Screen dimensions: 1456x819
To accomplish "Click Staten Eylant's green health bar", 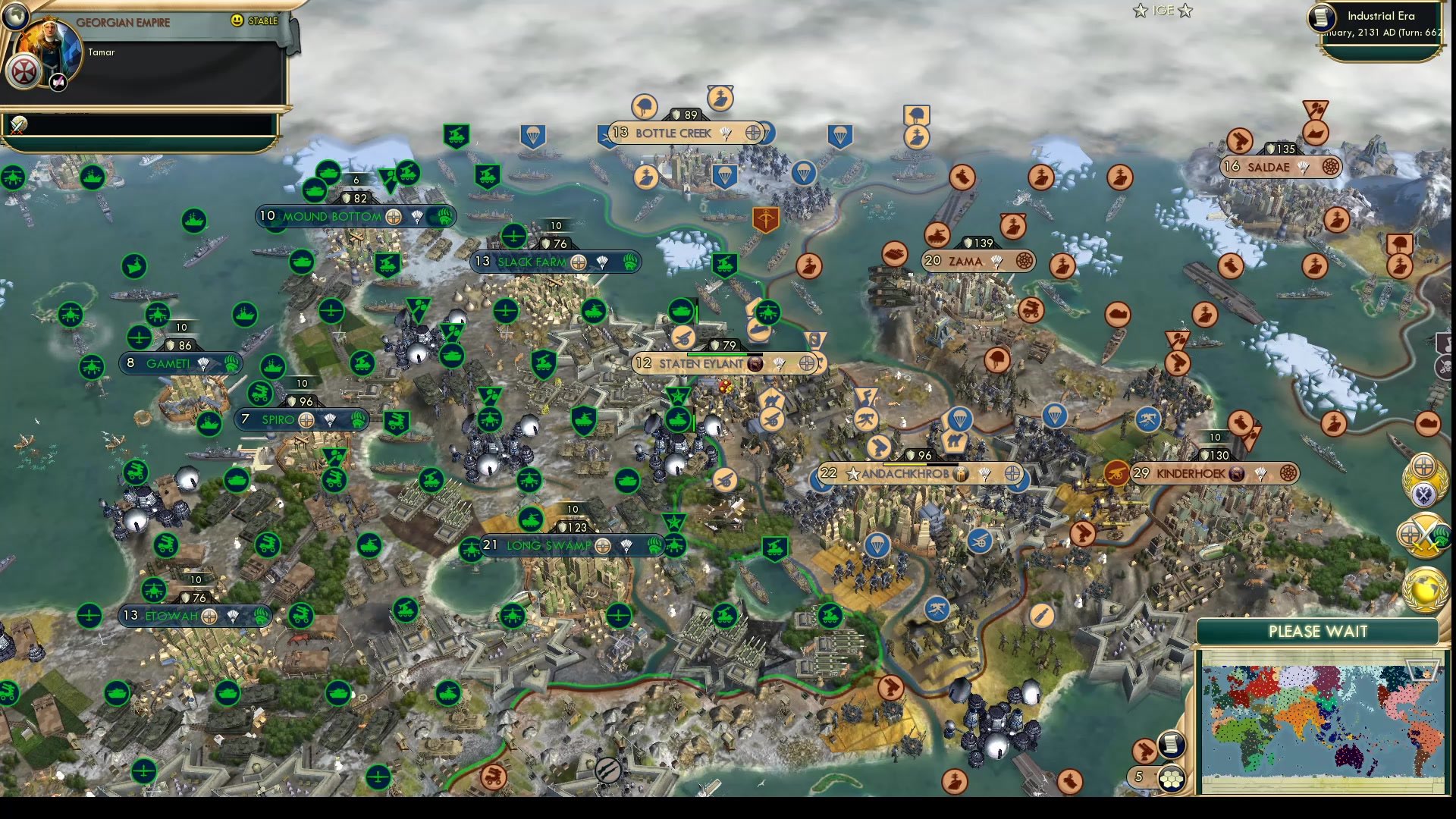I will click(715, 353).
